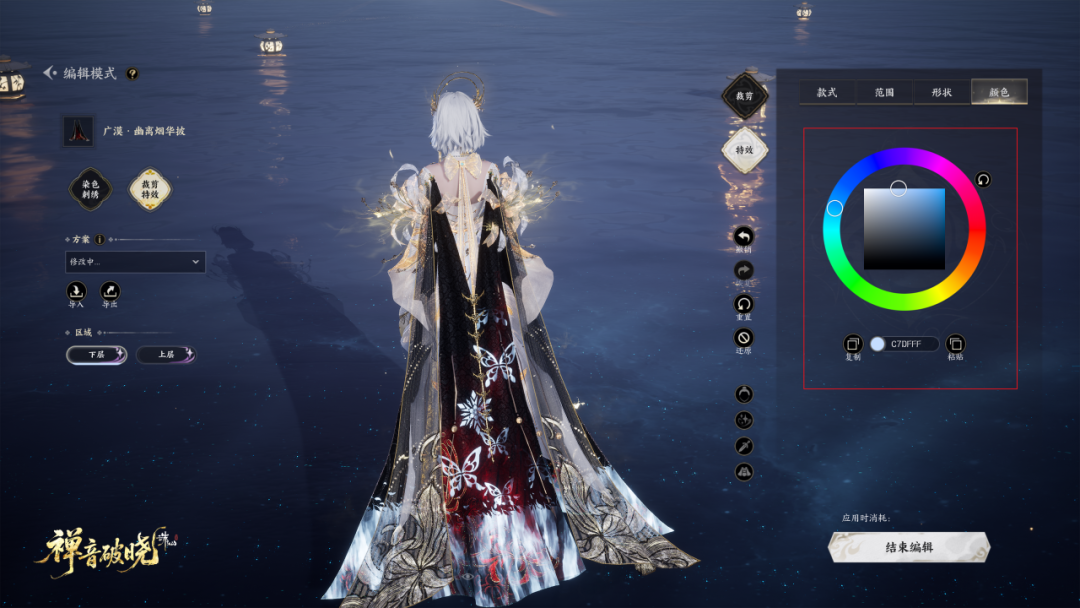Open the 修改中 scheme dropdown
The image size is (1080, 608).
(135, 262)
